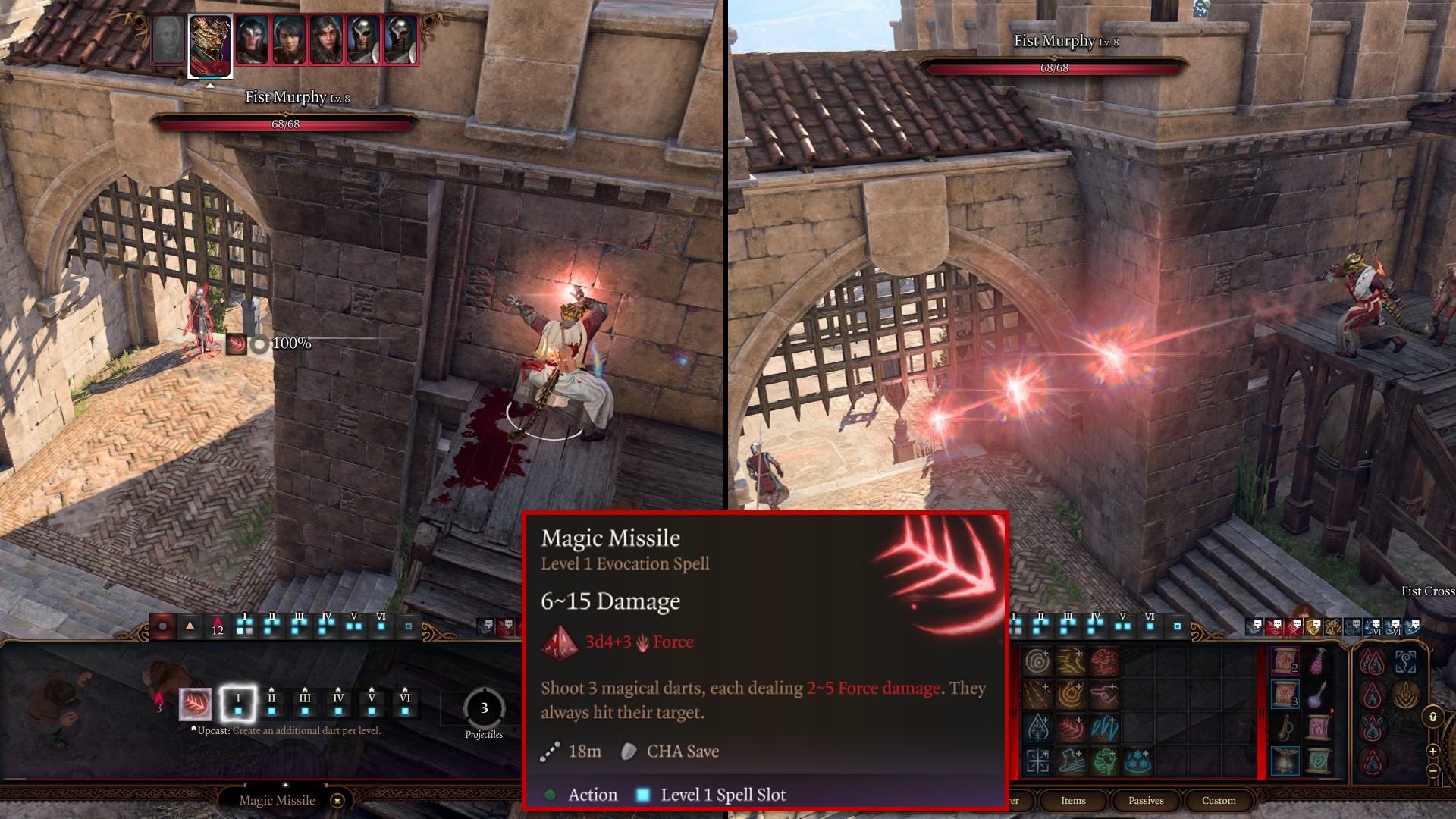Viewport: 1456px width, 819px height.
Task: Choose level IV upcast slot
Action: click(338, 704)
